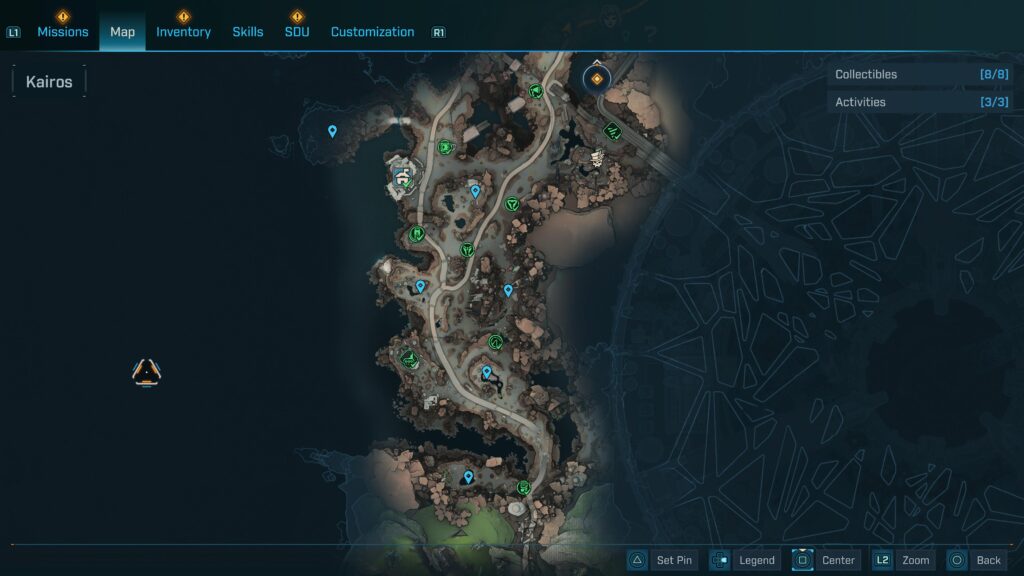The width and height of the screenshot is (1024, 576).
Task: Select the orange diamond mission marker
Action: point(597,78)
